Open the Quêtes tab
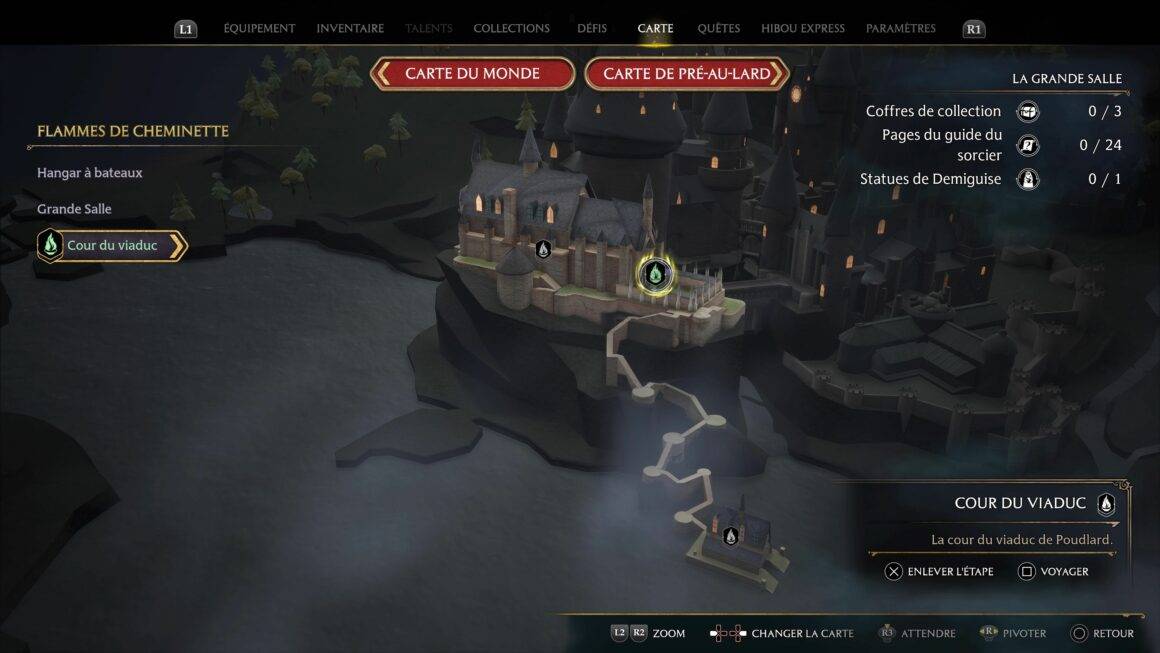The height and width of the screenshot is (653, 1160). (718, 29)
